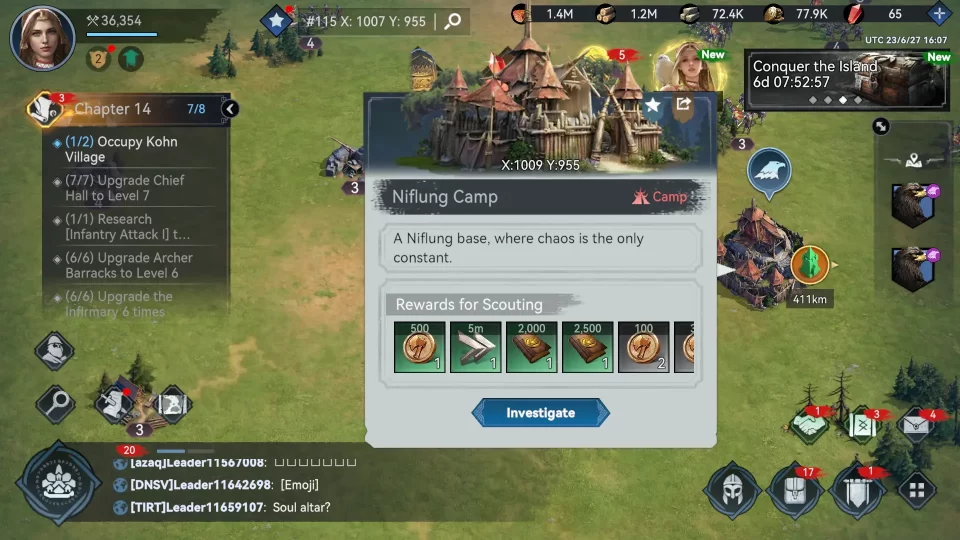Collapse the Chapter 14 quest panel
This screenshot has width=960, height=540.
pos(230,109)
